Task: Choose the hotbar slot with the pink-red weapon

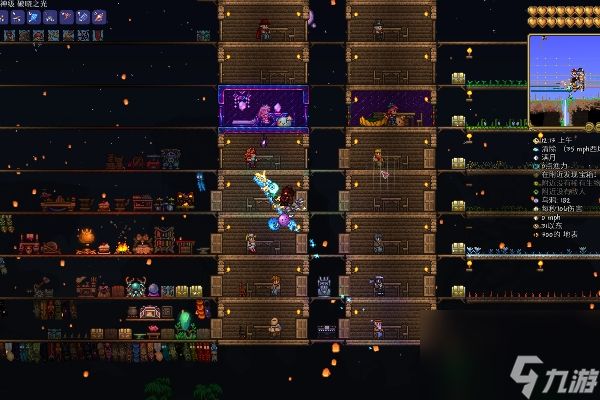Action: (66, 17)
